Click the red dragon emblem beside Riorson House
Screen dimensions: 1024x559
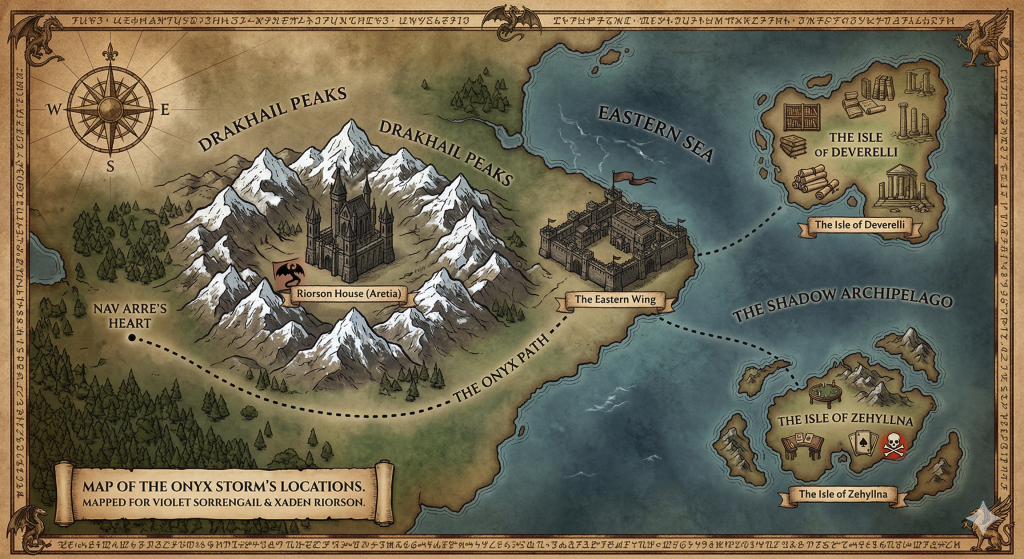pyautogui.click(x=286, y=273)
